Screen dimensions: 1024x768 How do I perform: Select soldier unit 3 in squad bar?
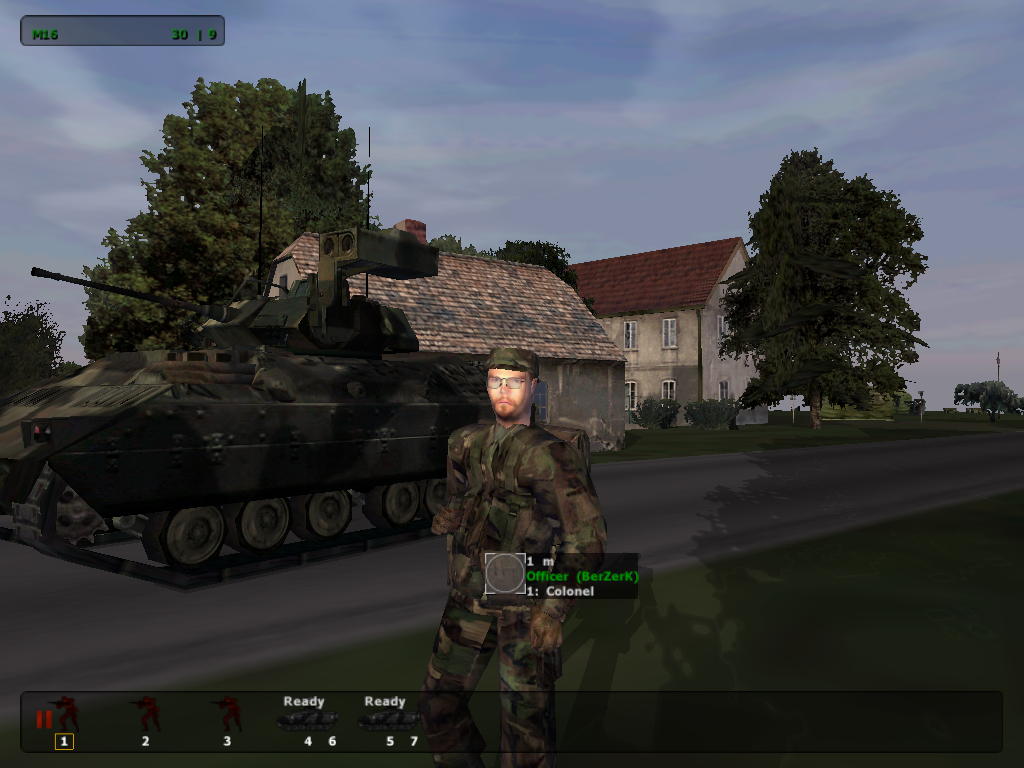[x=228, y=715]
